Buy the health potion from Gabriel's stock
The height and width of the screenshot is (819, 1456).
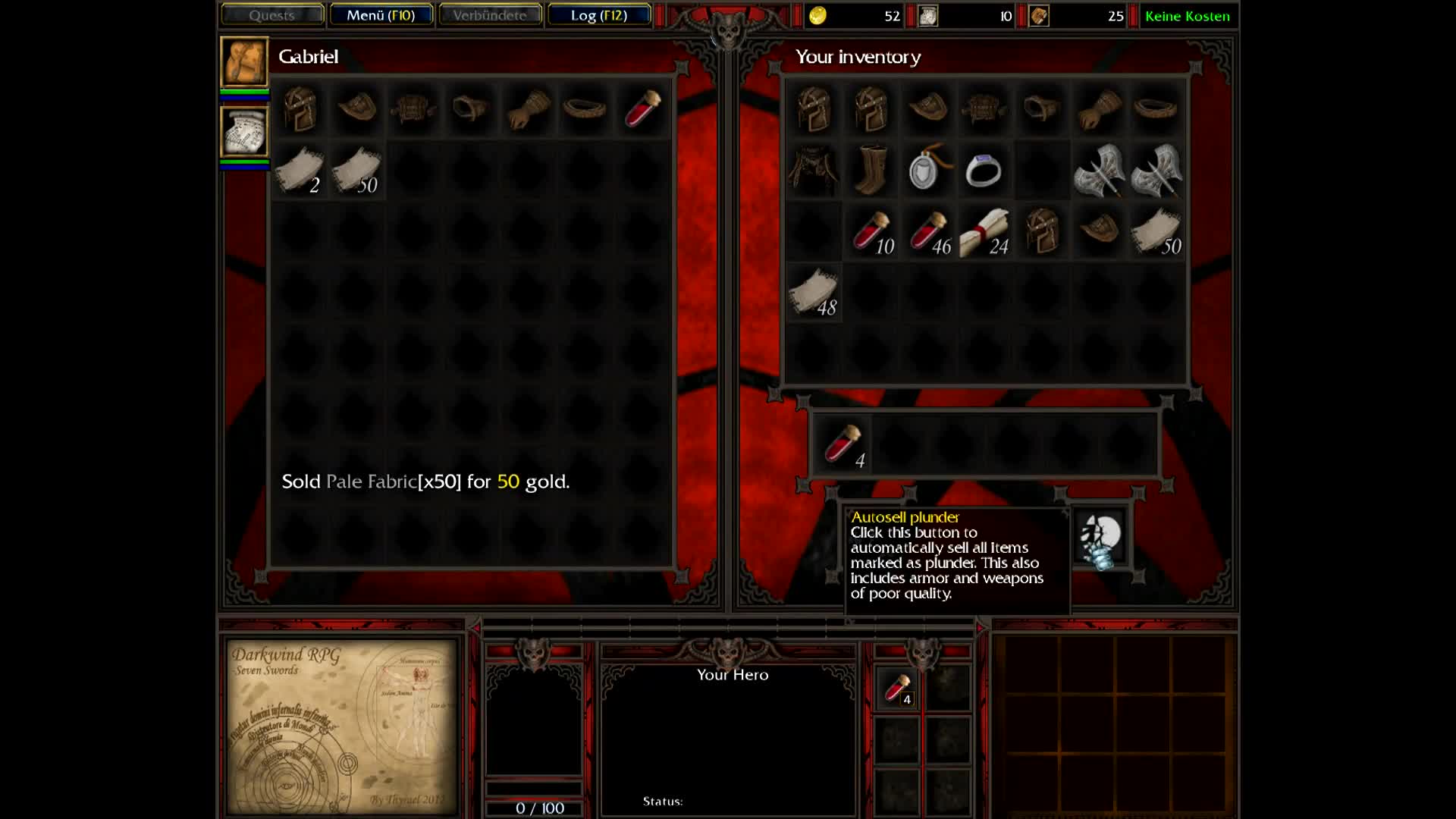point(641,110)
